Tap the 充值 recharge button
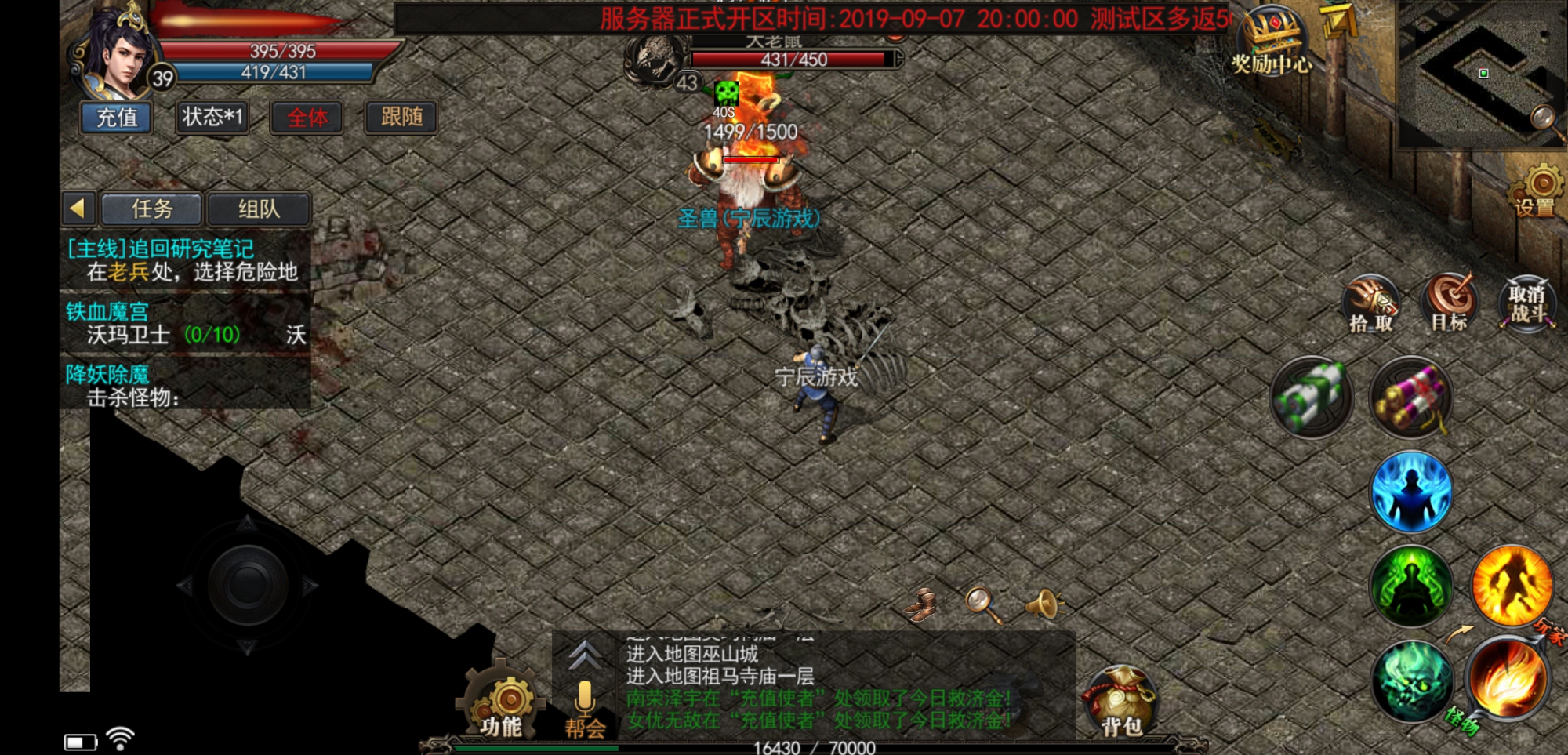The height and width of the screenshot is (755, 1568). tap(116, 118)
